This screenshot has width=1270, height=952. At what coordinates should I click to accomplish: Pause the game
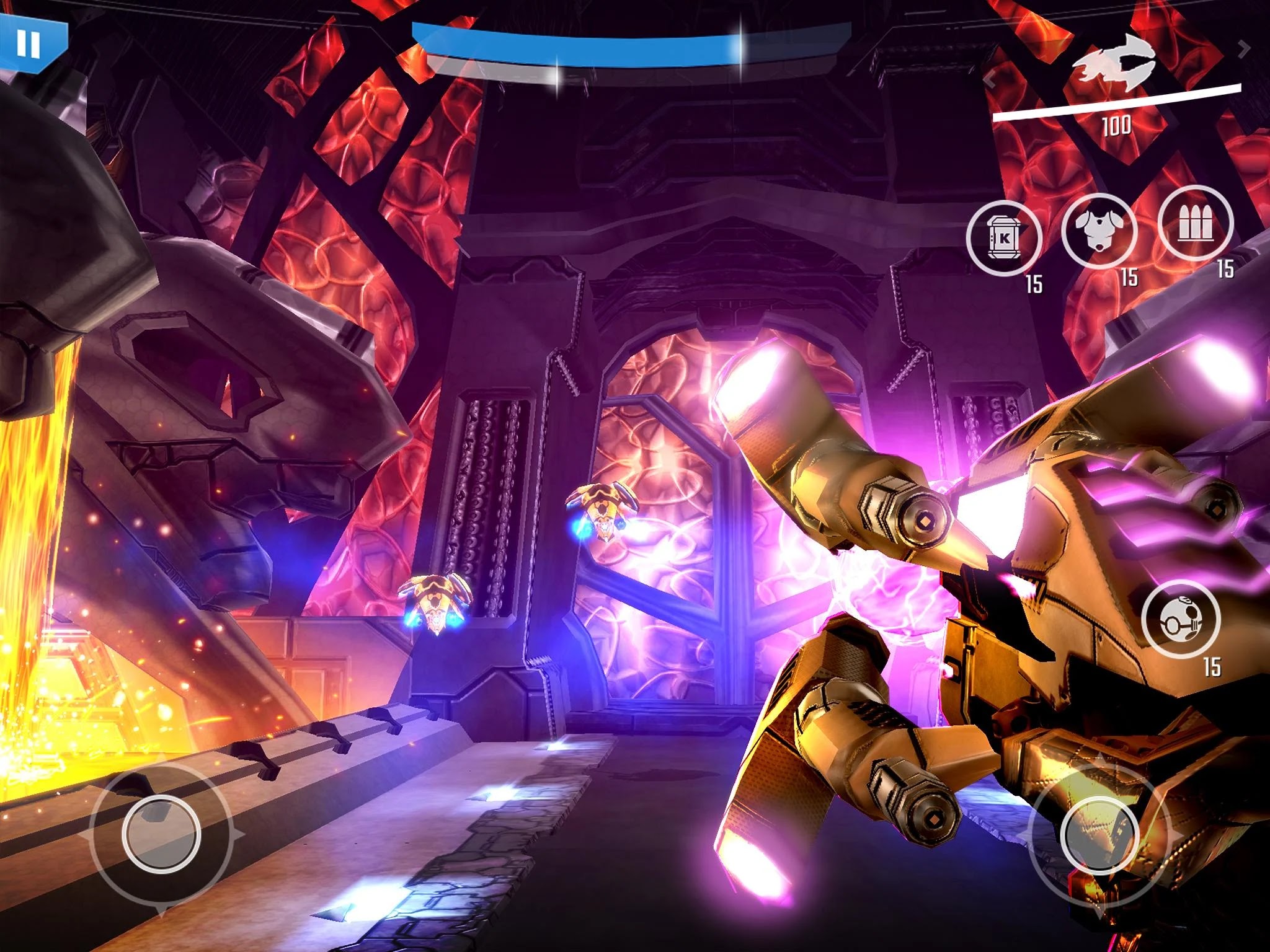click(x=28, y=43)
